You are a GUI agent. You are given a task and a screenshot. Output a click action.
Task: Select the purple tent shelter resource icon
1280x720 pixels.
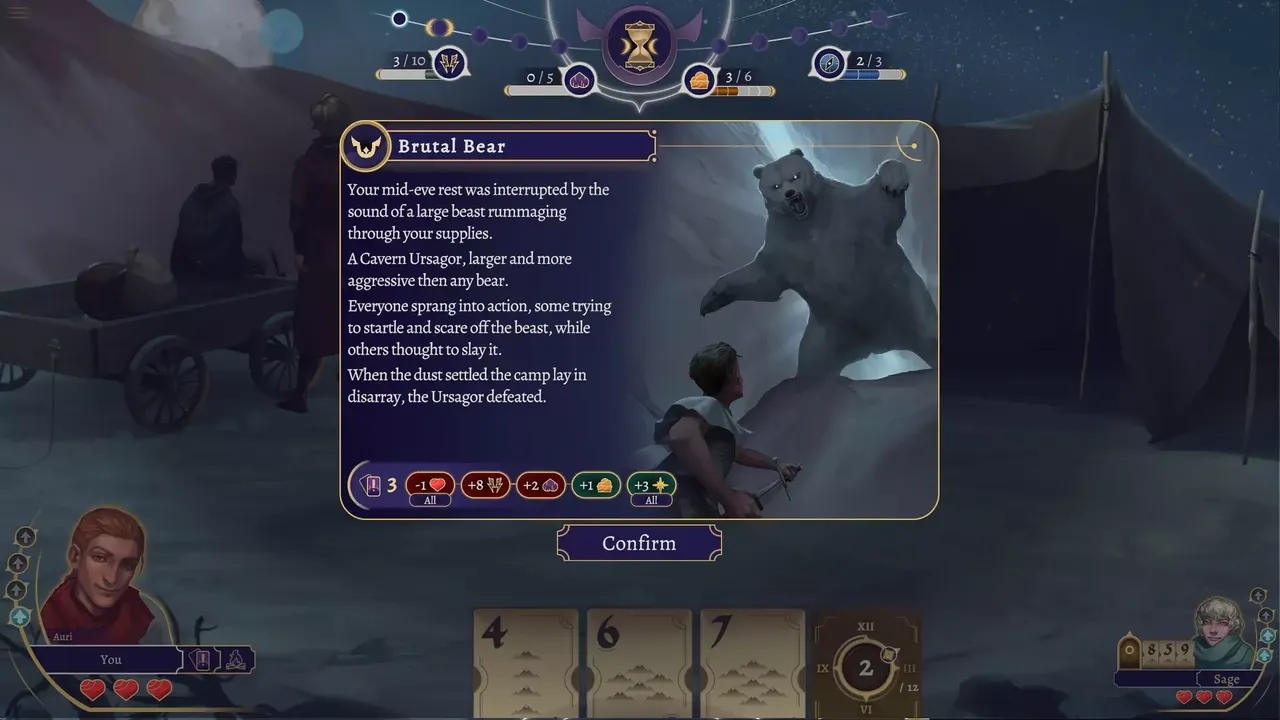579,80
